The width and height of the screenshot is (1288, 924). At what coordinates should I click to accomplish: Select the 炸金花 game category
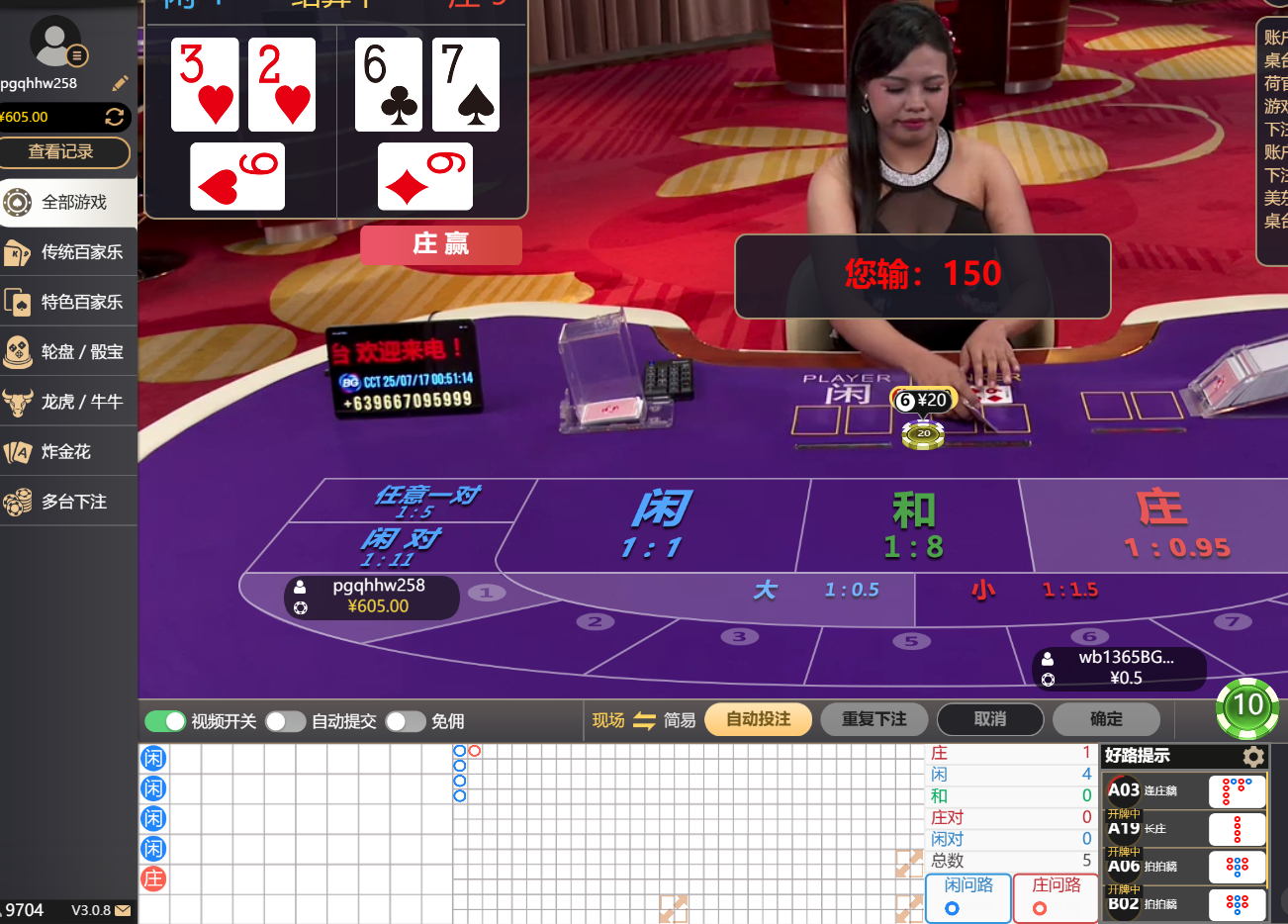pyautogui.click(x=69, y=452)
